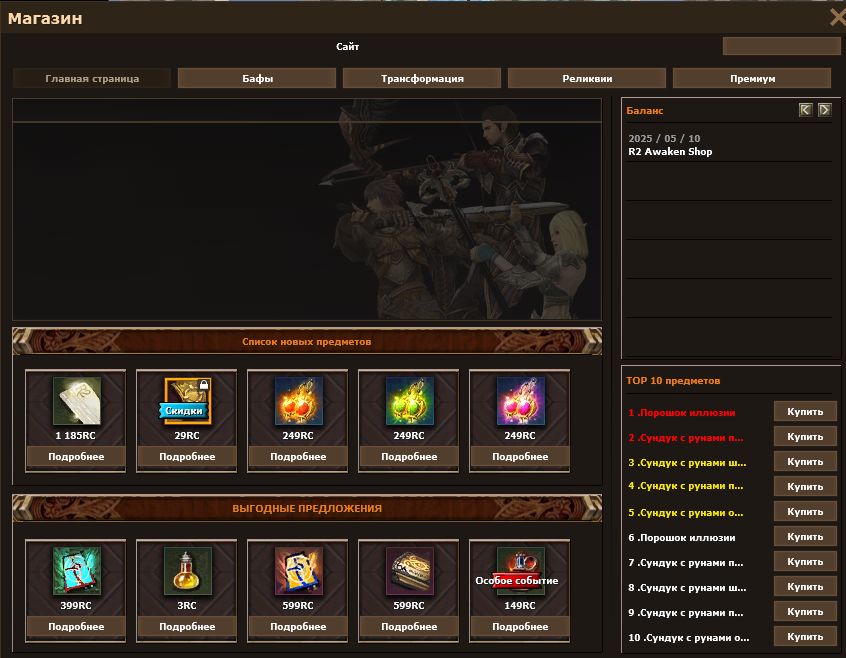846x658 pixels.
Task: Buy item number 6 Порошок иллюзии
Action: click(x=805, y=537)
